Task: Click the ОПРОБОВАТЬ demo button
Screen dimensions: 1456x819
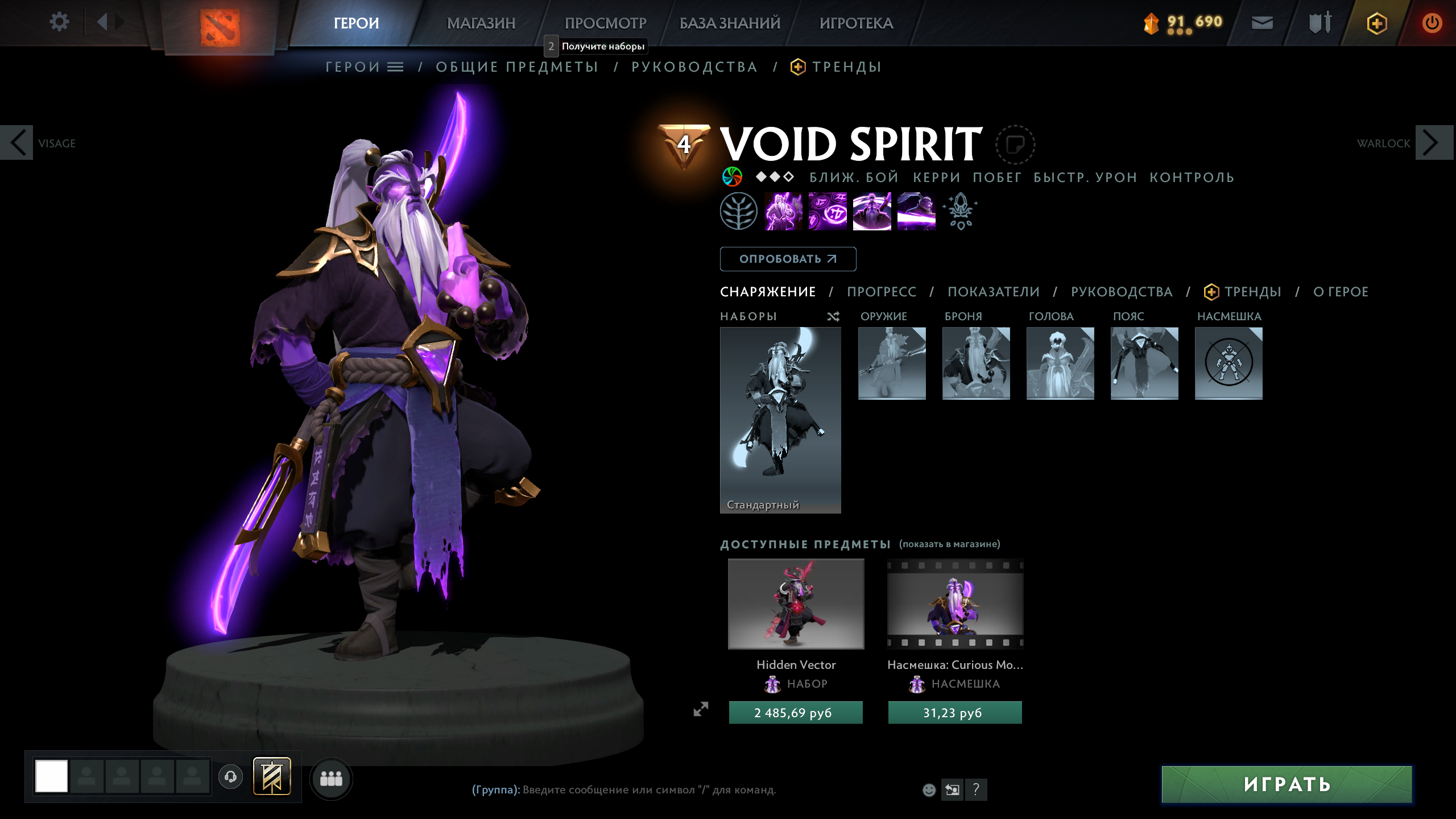Action: point(788,259)
